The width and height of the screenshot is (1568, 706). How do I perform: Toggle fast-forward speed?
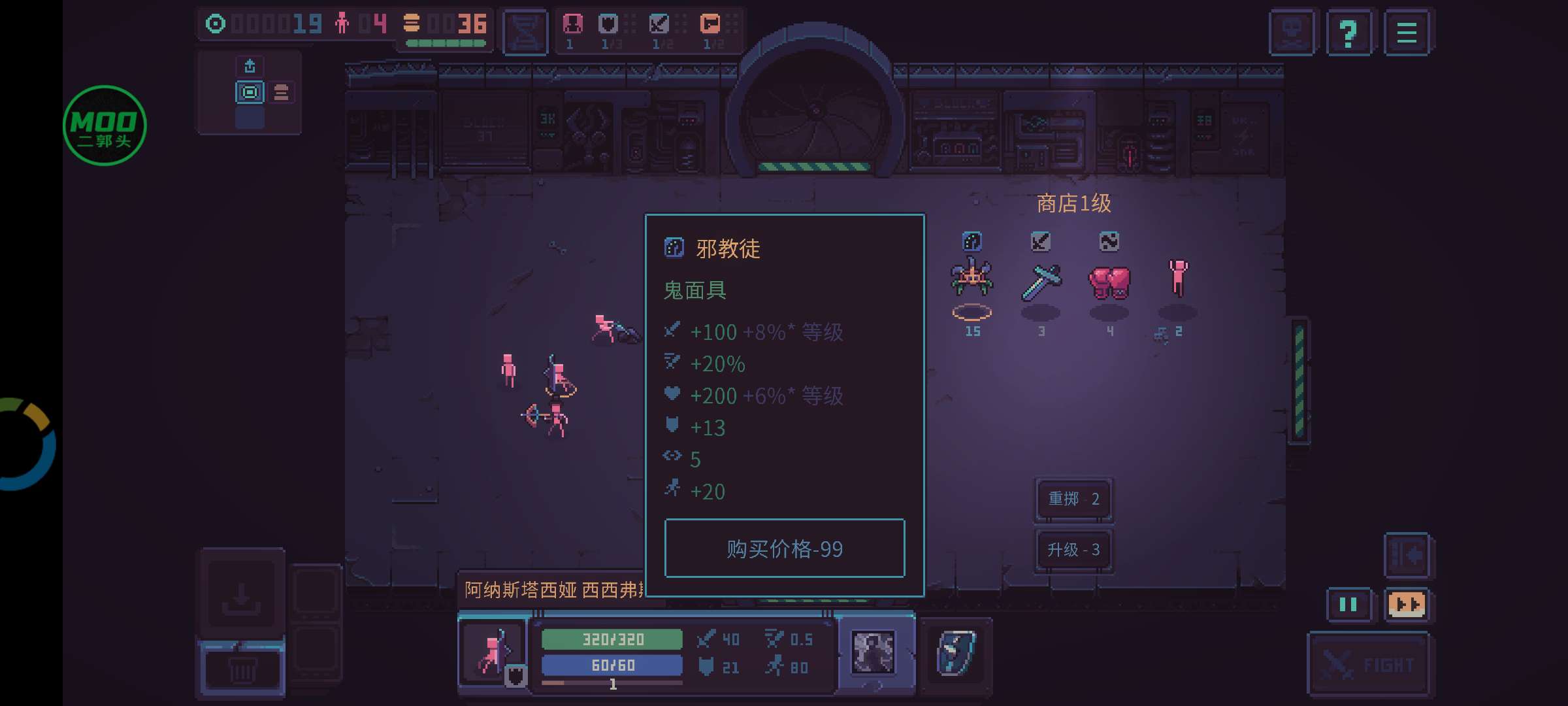click(1407, 605)
